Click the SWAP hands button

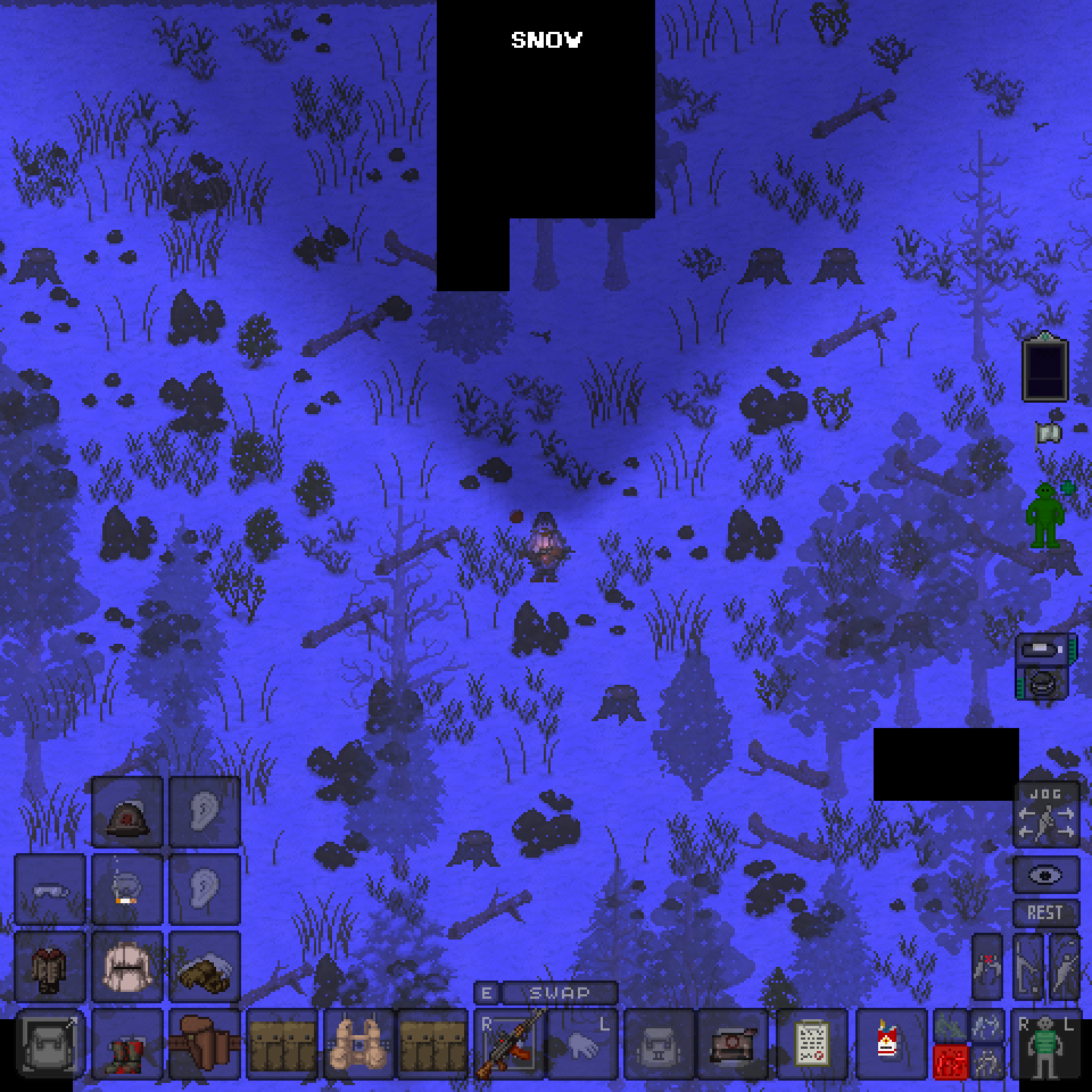(560, 993)
